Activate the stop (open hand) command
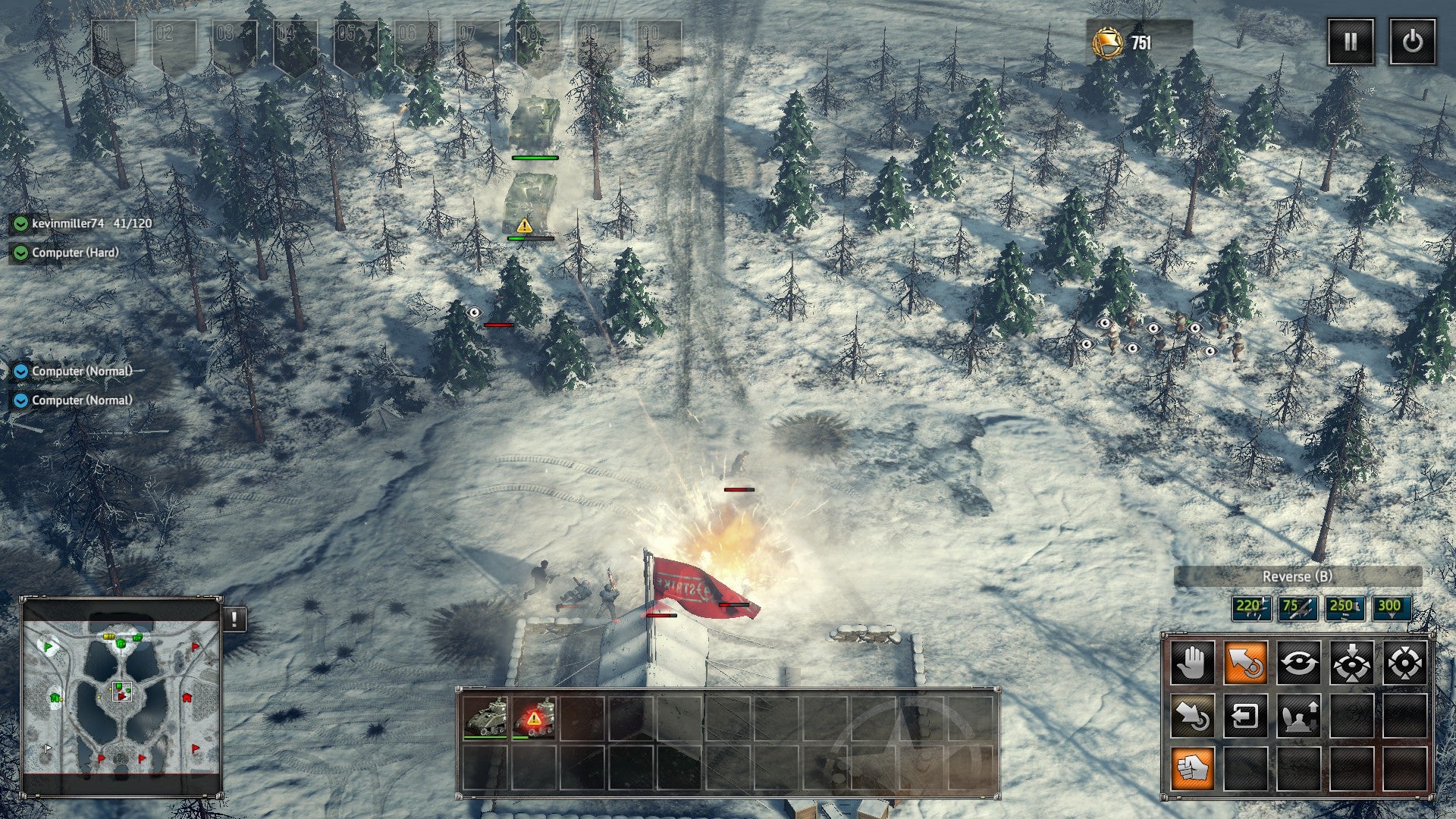1456x819 pixels. (x=1192, y=663)
